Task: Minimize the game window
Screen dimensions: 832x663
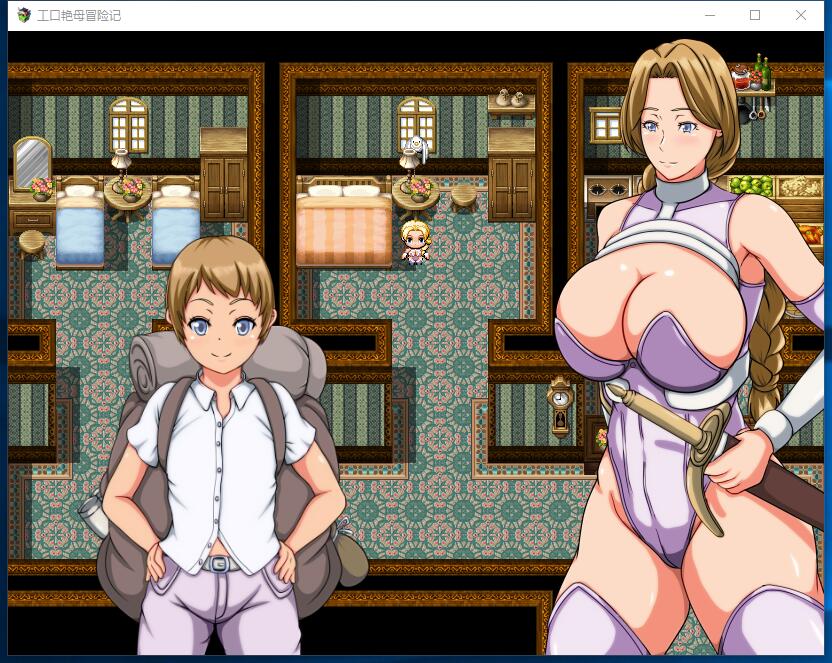Action: pyautogui.click(x=709, y=15)
